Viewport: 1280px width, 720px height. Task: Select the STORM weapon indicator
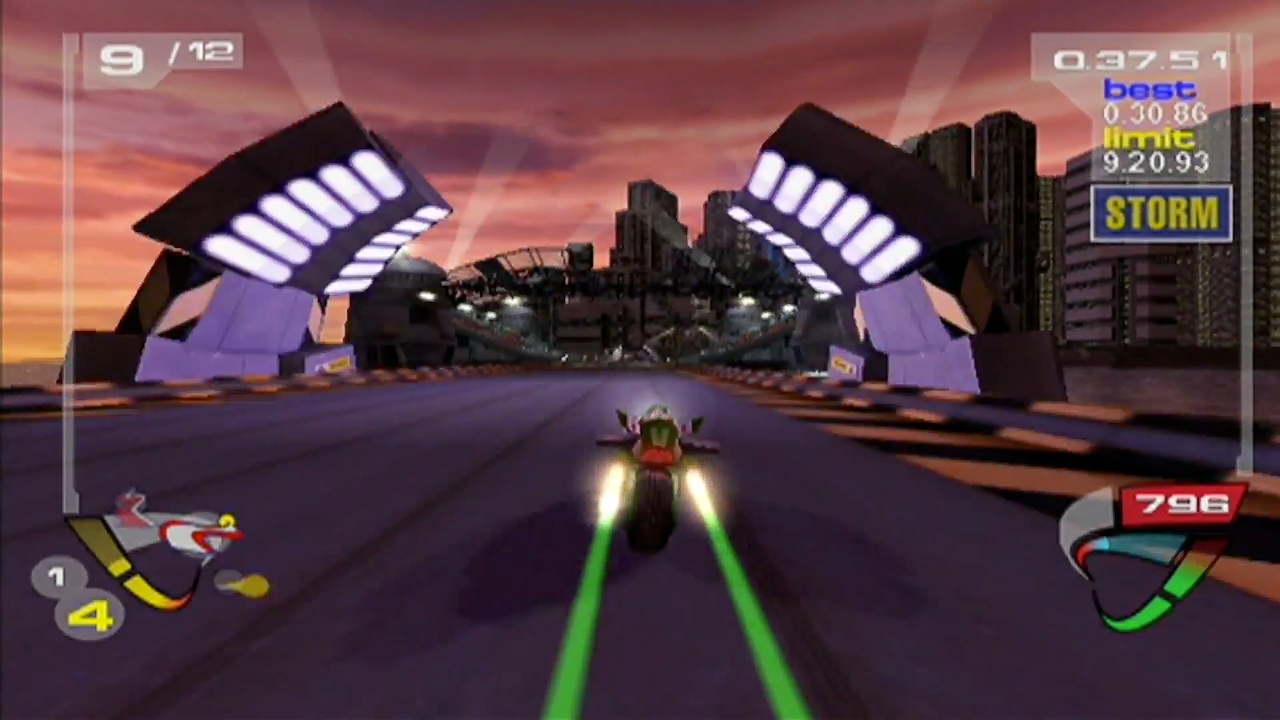[1160, 213]
